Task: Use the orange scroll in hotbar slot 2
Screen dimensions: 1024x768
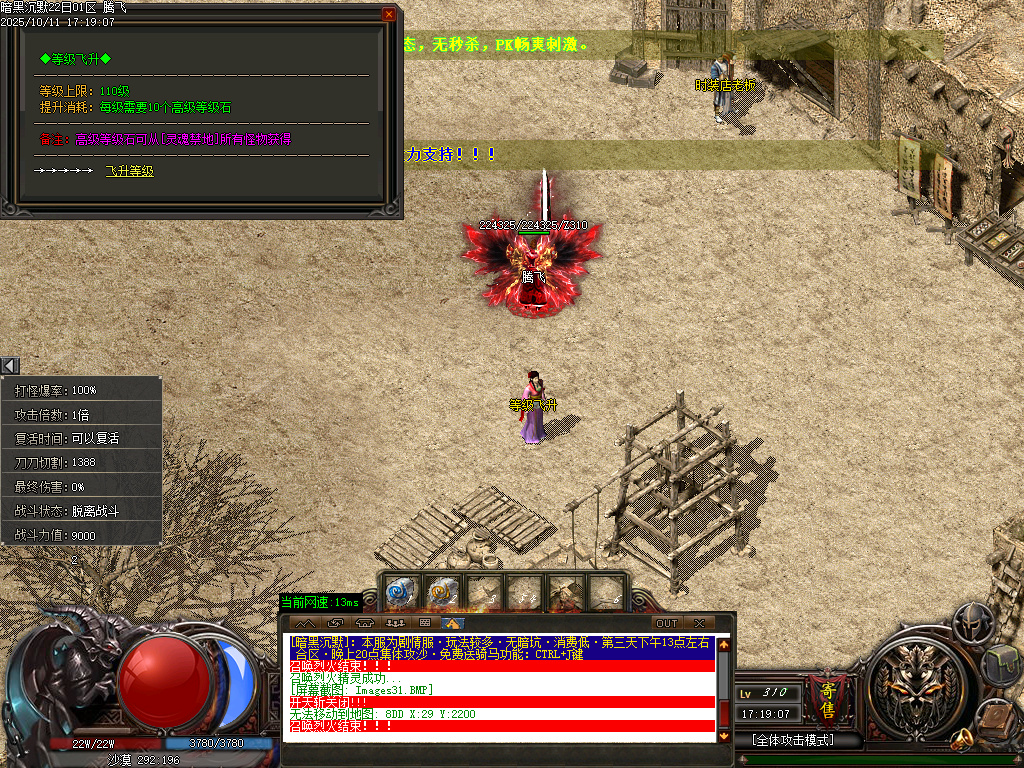Action: [x=441, y=592]
